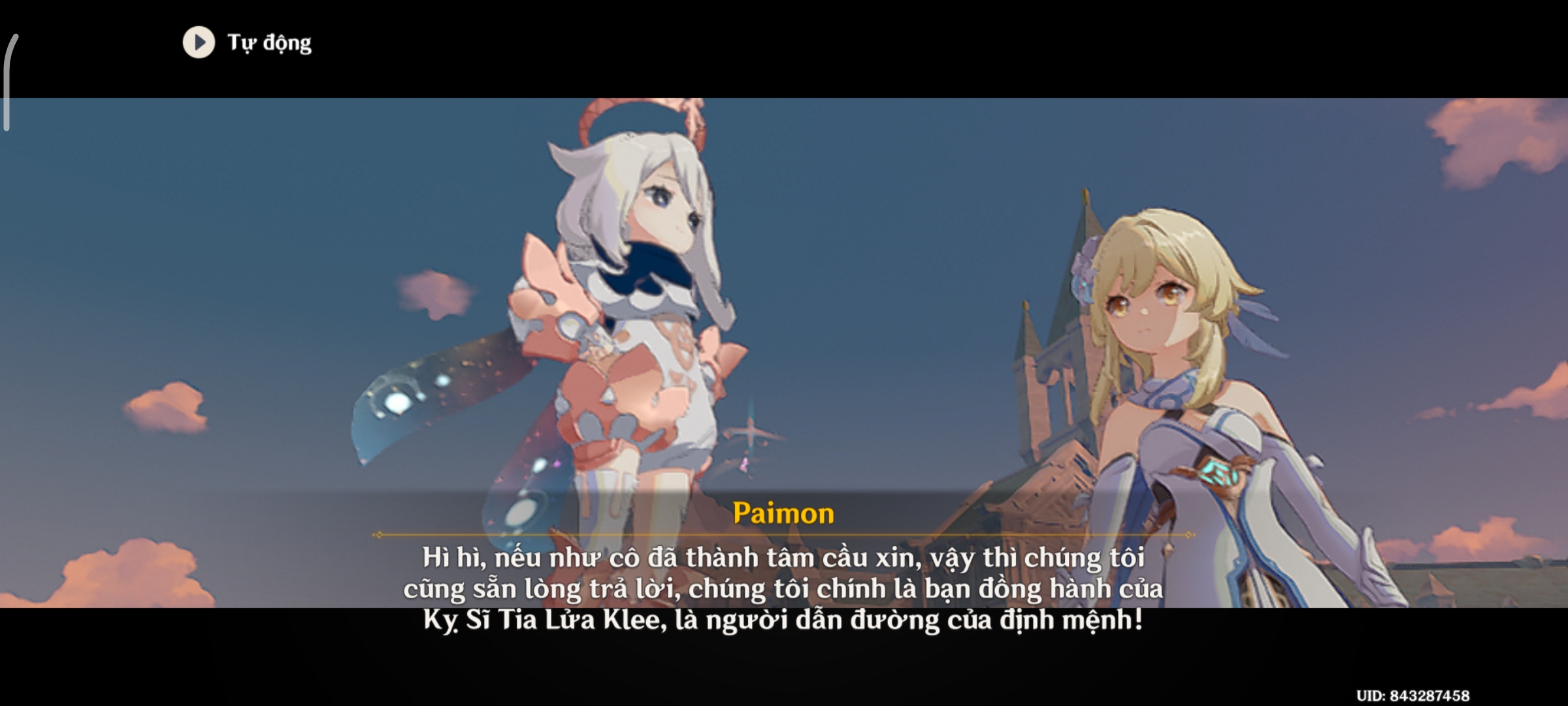
Task: Tap the Tự động menu text
Action: click(x=268, y=44)
